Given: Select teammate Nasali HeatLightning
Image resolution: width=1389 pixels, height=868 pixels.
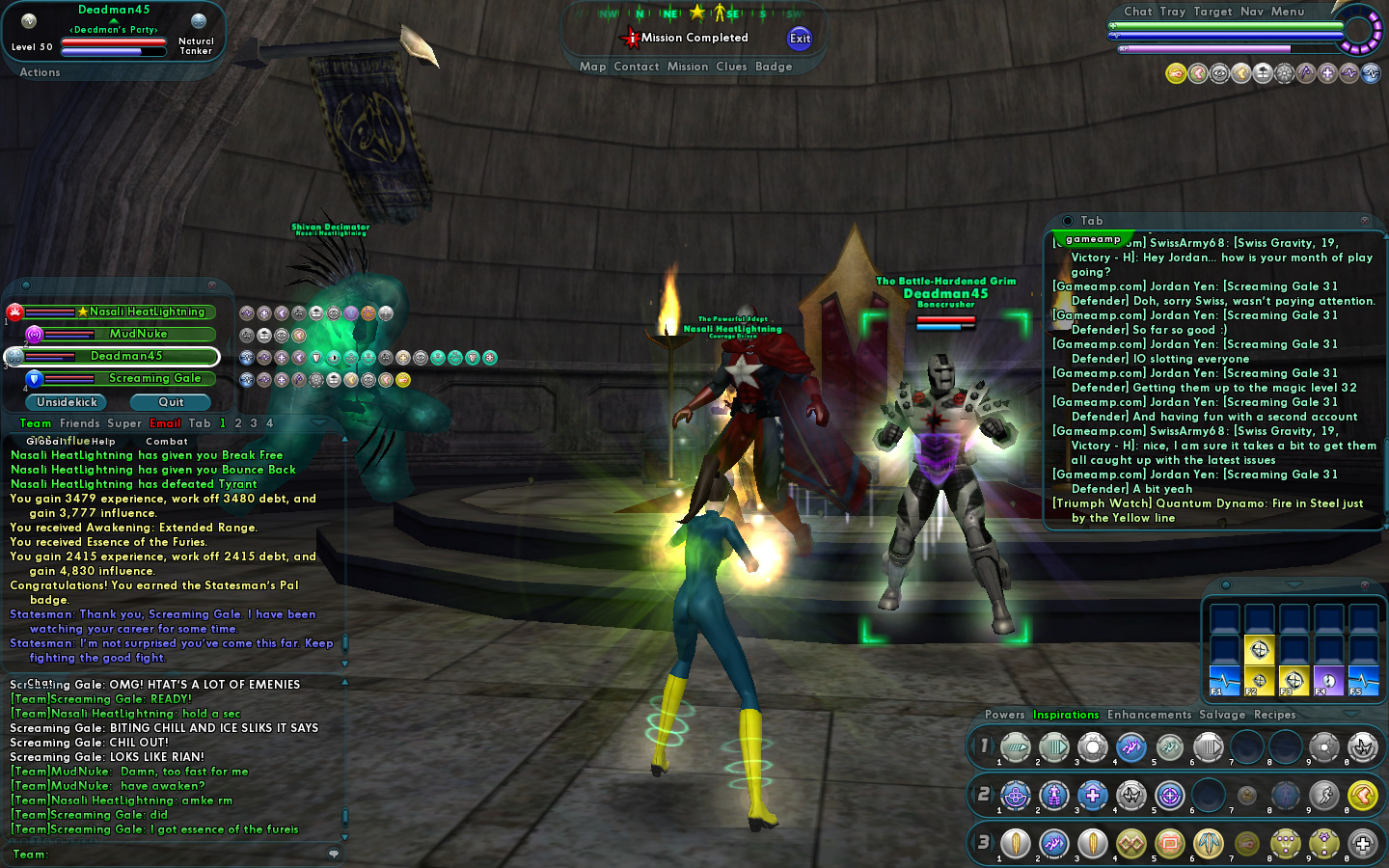Looking at the screenshot, I should [147, 312].
